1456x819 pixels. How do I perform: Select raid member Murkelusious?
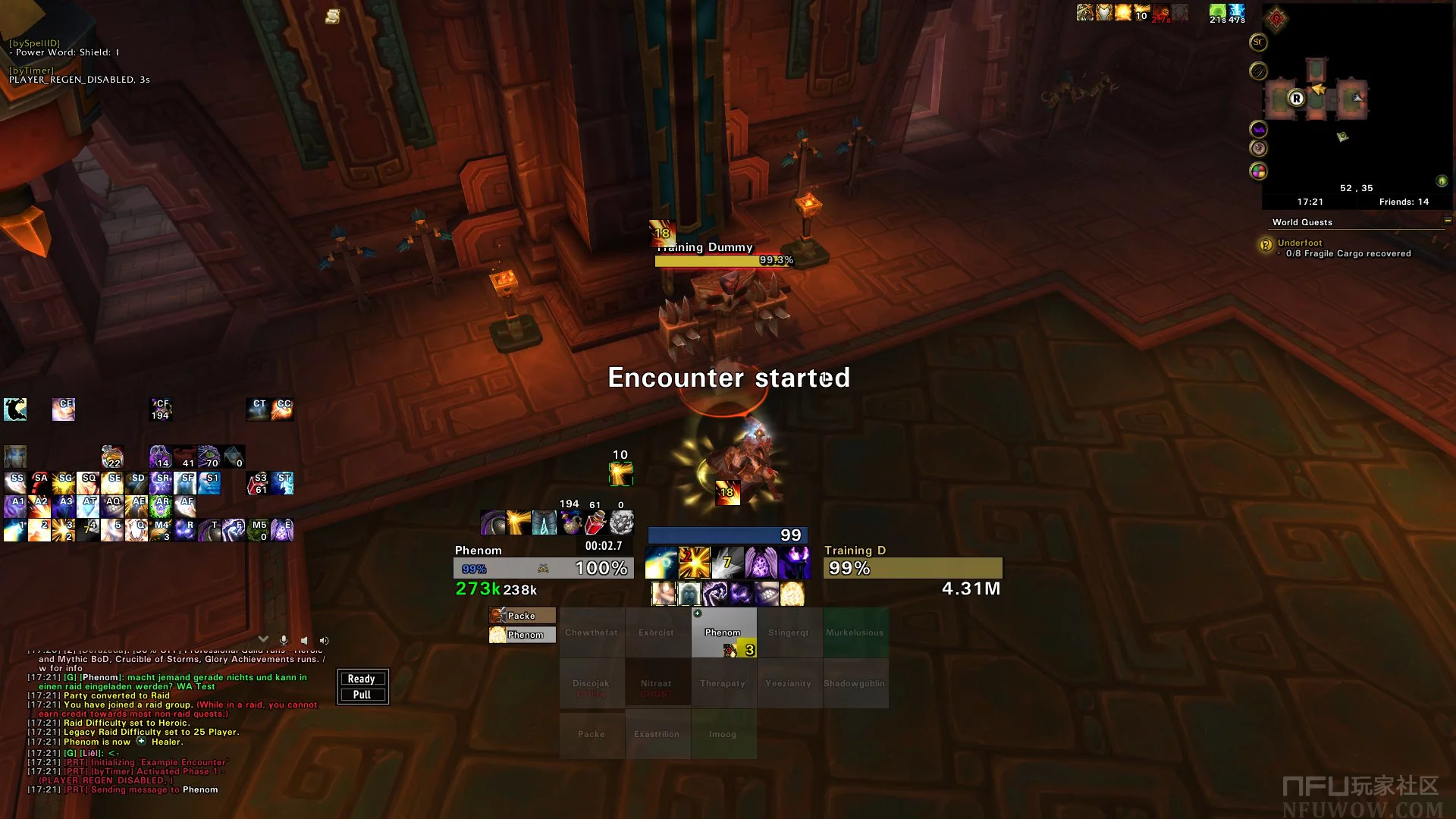coord(855,632)
